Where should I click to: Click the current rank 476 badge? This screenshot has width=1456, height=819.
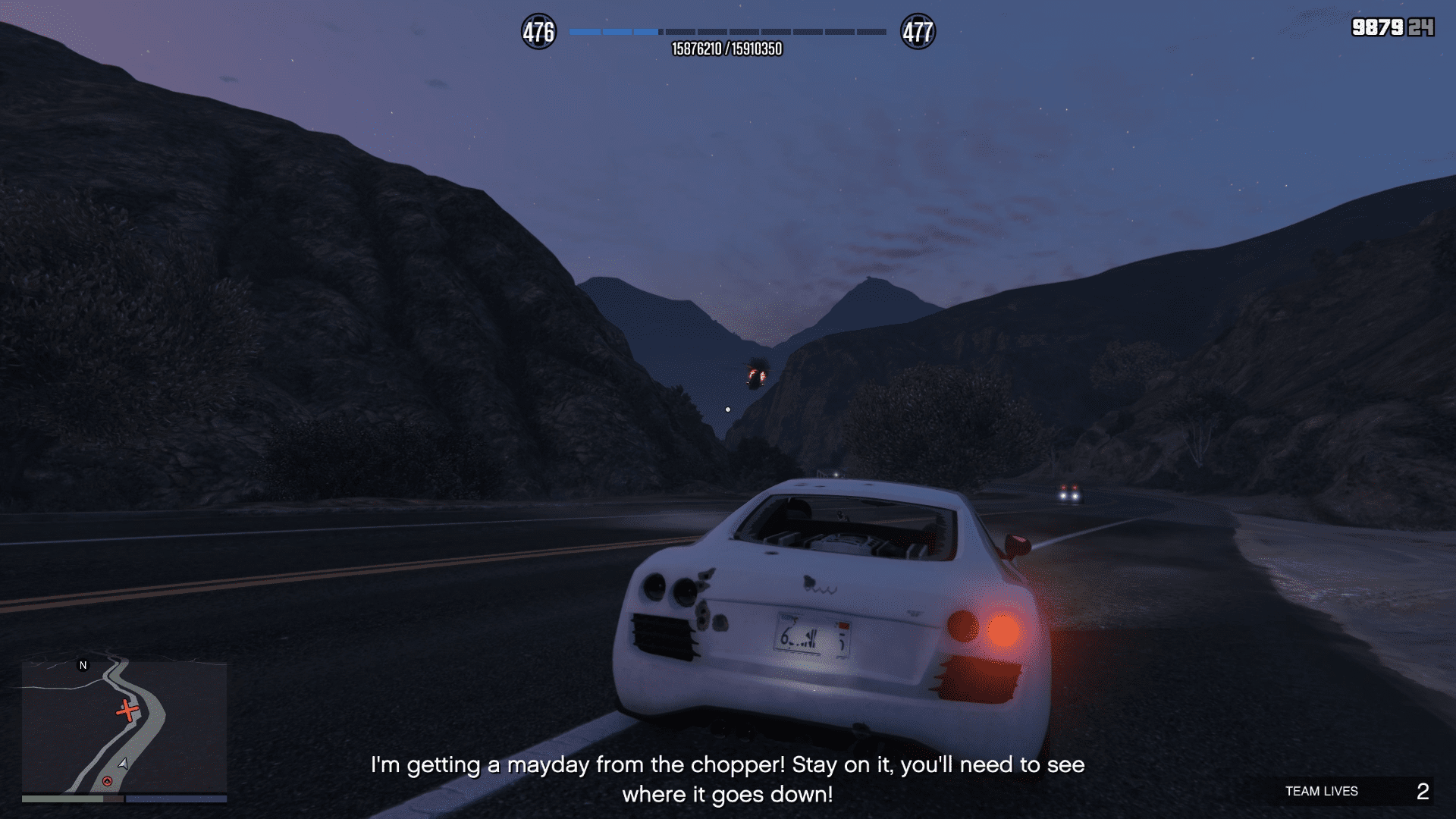point(538,32)
